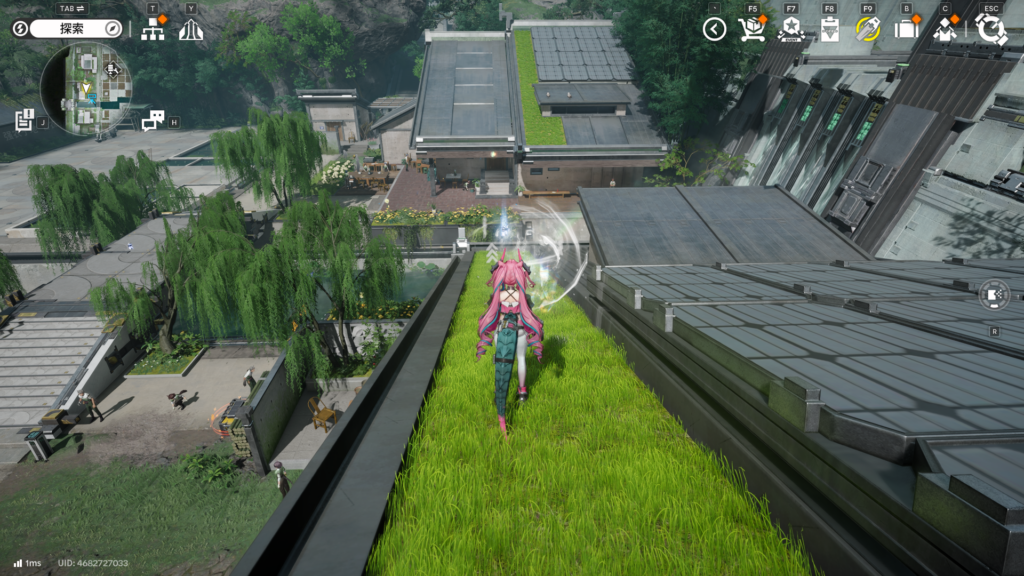The height and width of the screenshot is (576, 1024).
Task: Open the shopping cart store icon
Action: click(x=751, y=29)
